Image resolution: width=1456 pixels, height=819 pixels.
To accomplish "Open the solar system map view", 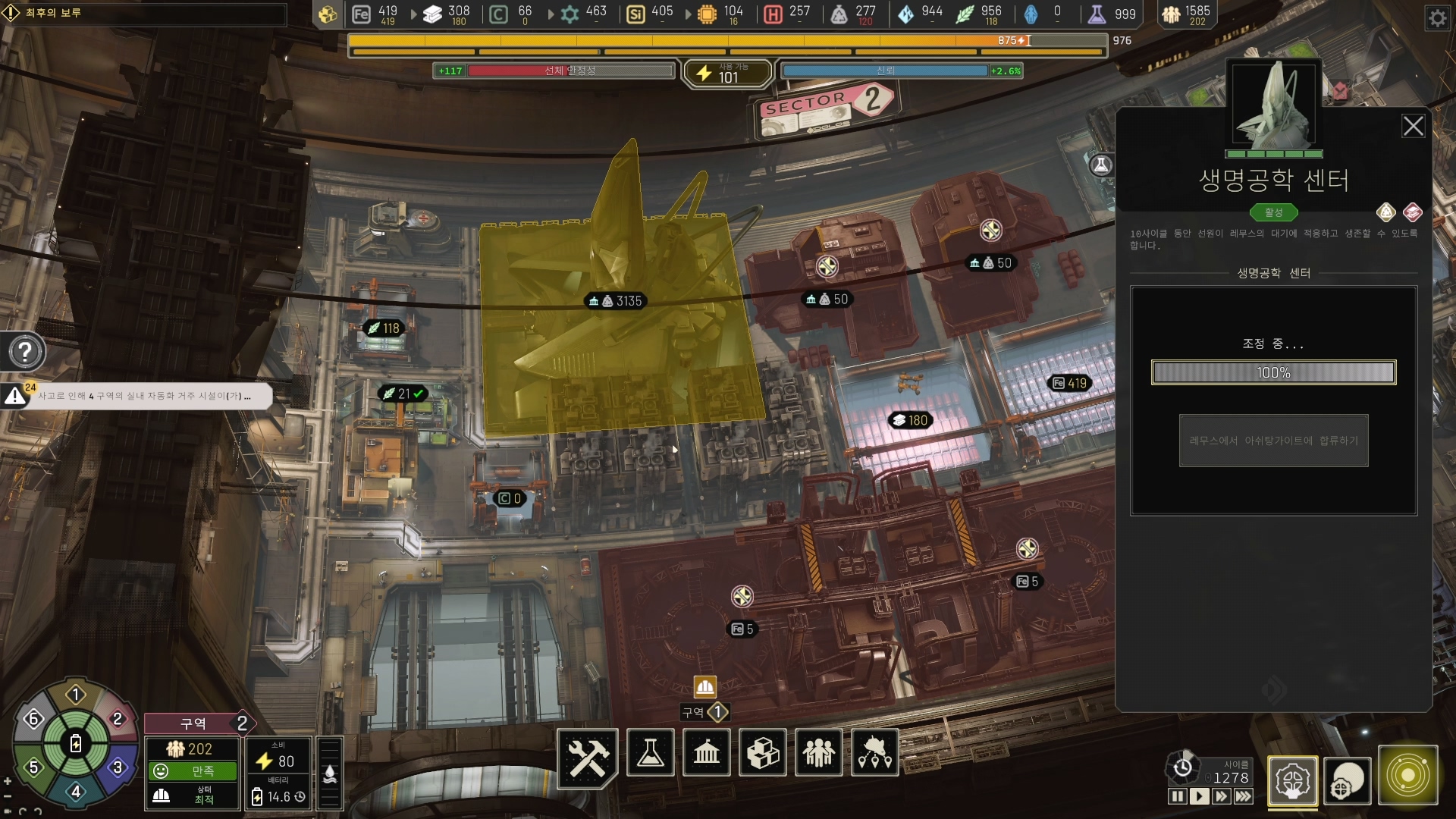I will pyautogui.click(x=1408, y=776).
